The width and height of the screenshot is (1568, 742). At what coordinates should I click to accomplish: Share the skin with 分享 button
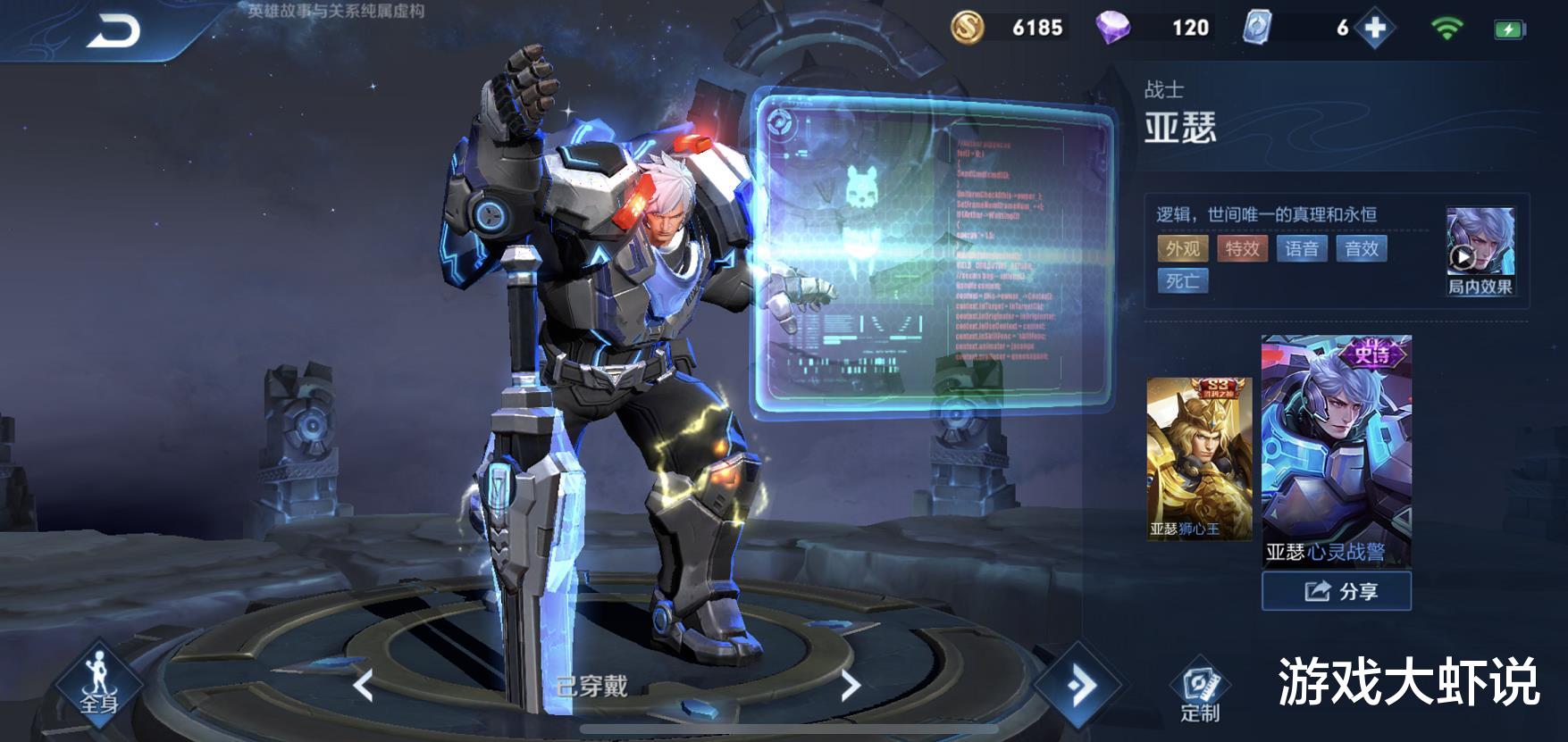pyautogui.click(x=1336, y=591)
